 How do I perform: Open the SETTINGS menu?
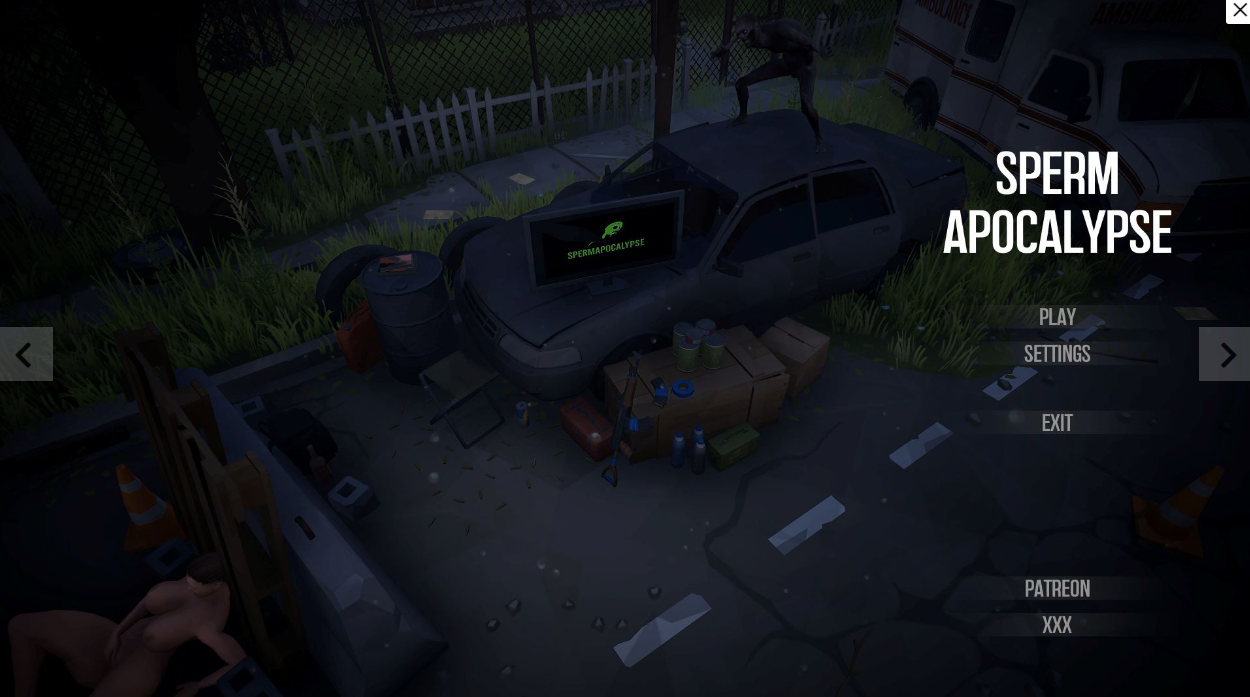pyautogui.click(x=1057, y=354)
